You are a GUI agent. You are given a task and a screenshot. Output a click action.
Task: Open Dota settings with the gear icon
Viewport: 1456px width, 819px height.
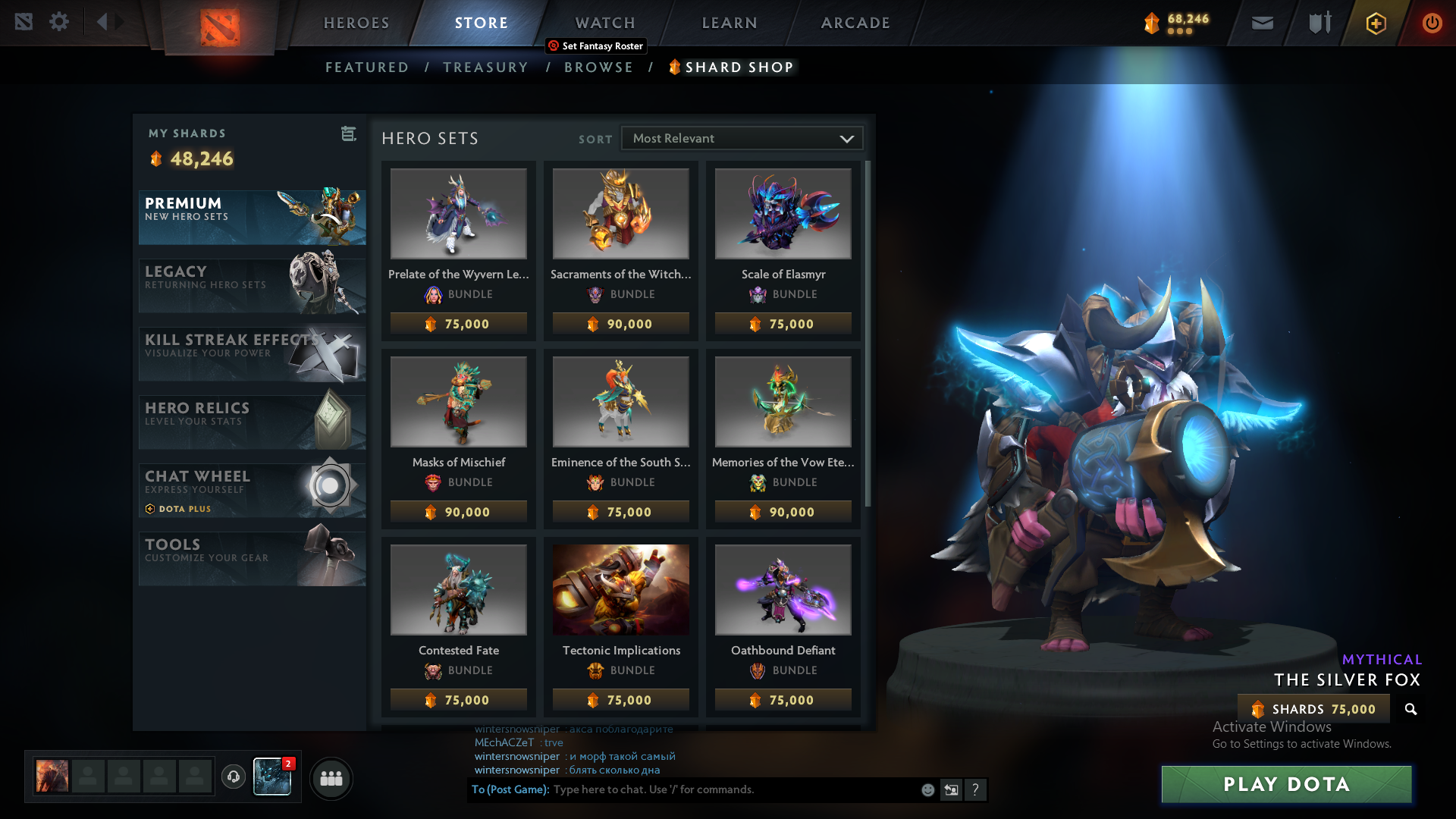[x=59, y=22]
